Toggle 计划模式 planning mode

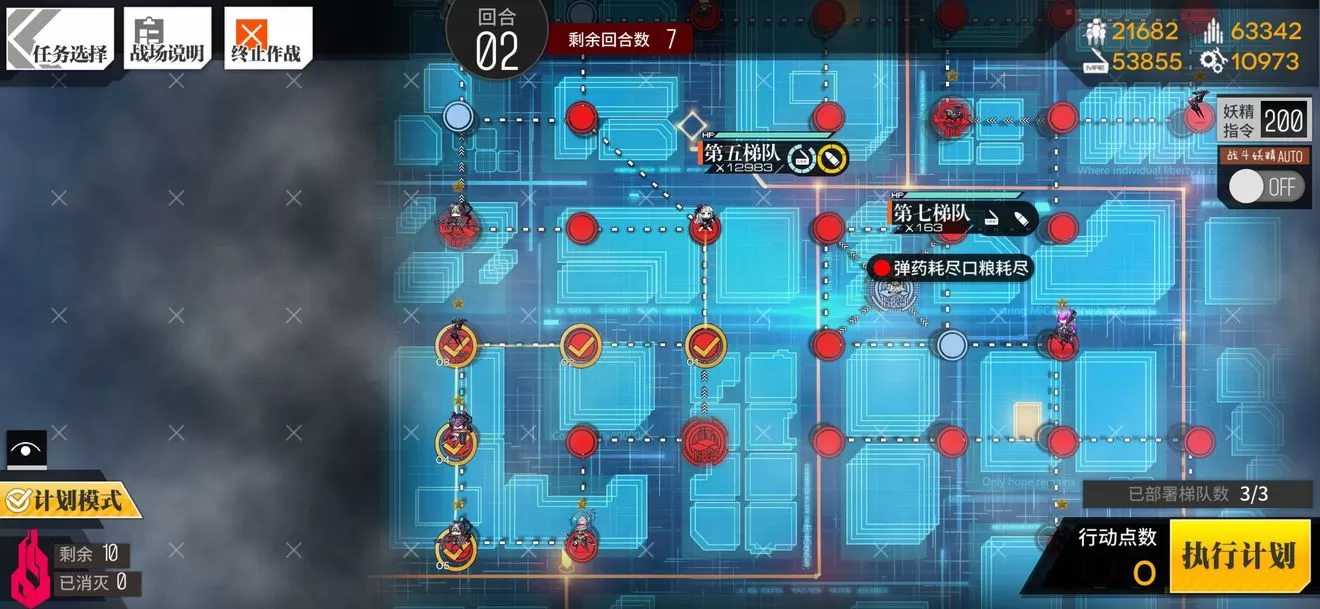72,500
